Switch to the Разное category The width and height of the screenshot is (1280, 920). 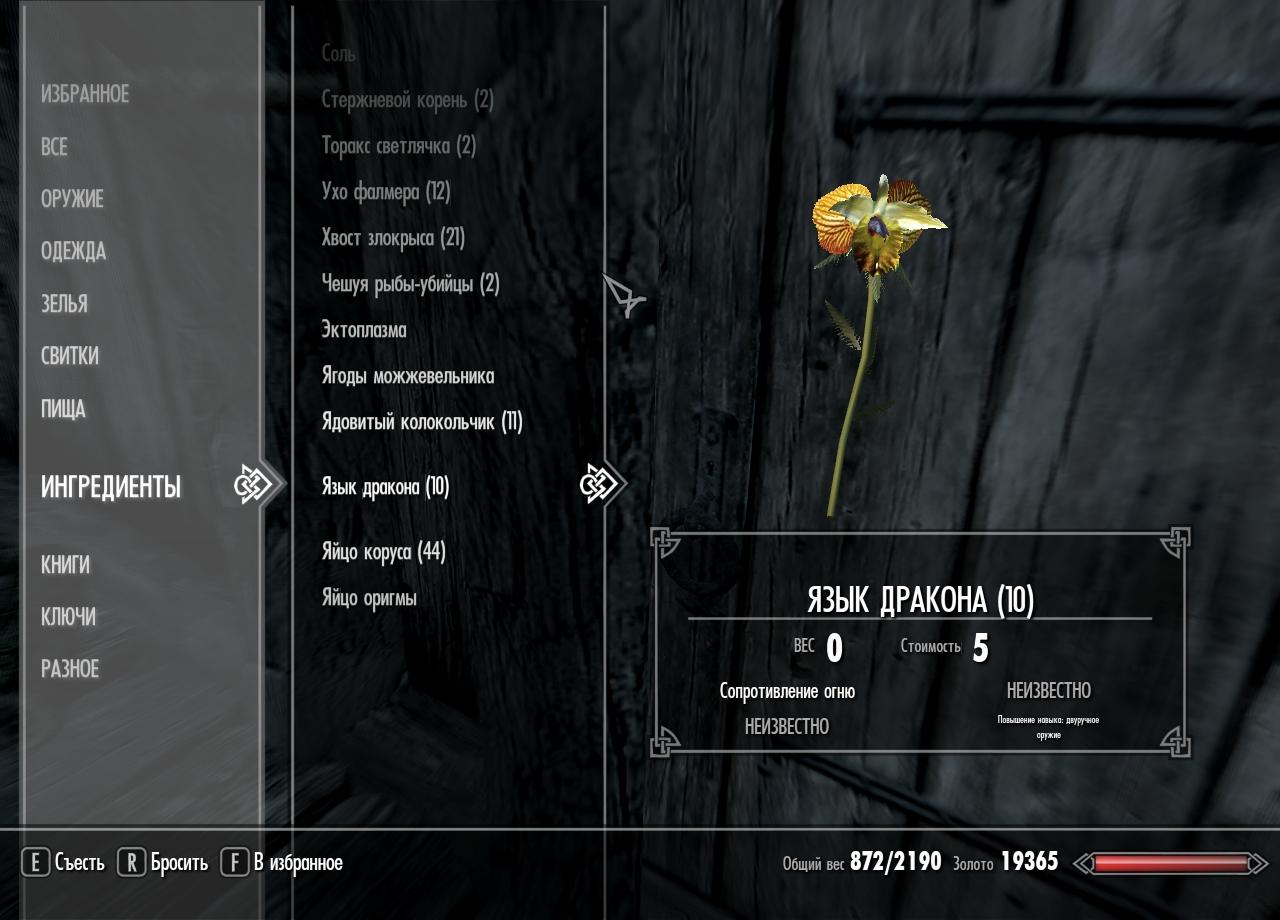pos(70,669)
